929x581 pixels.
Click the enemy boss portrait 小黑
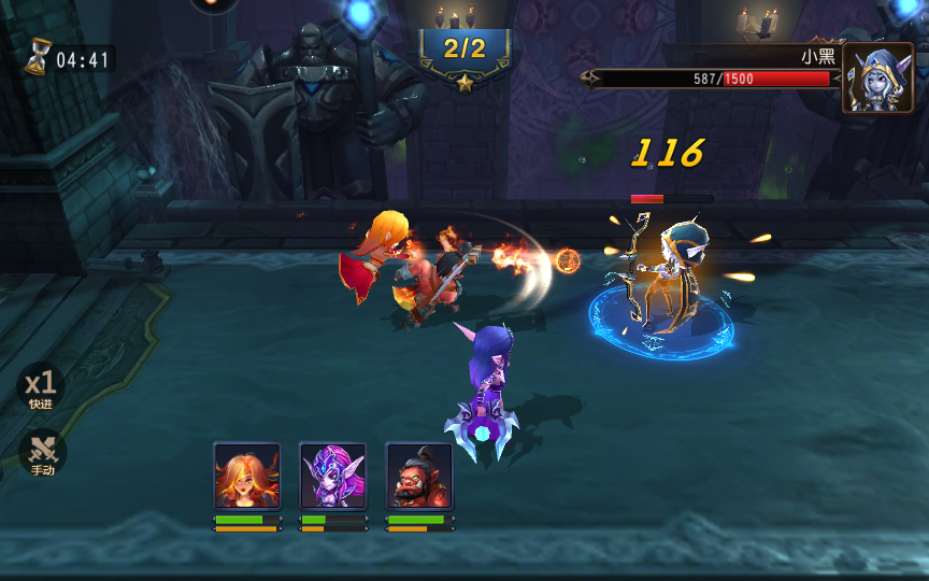pyautogui.click(x=877, y=77)
